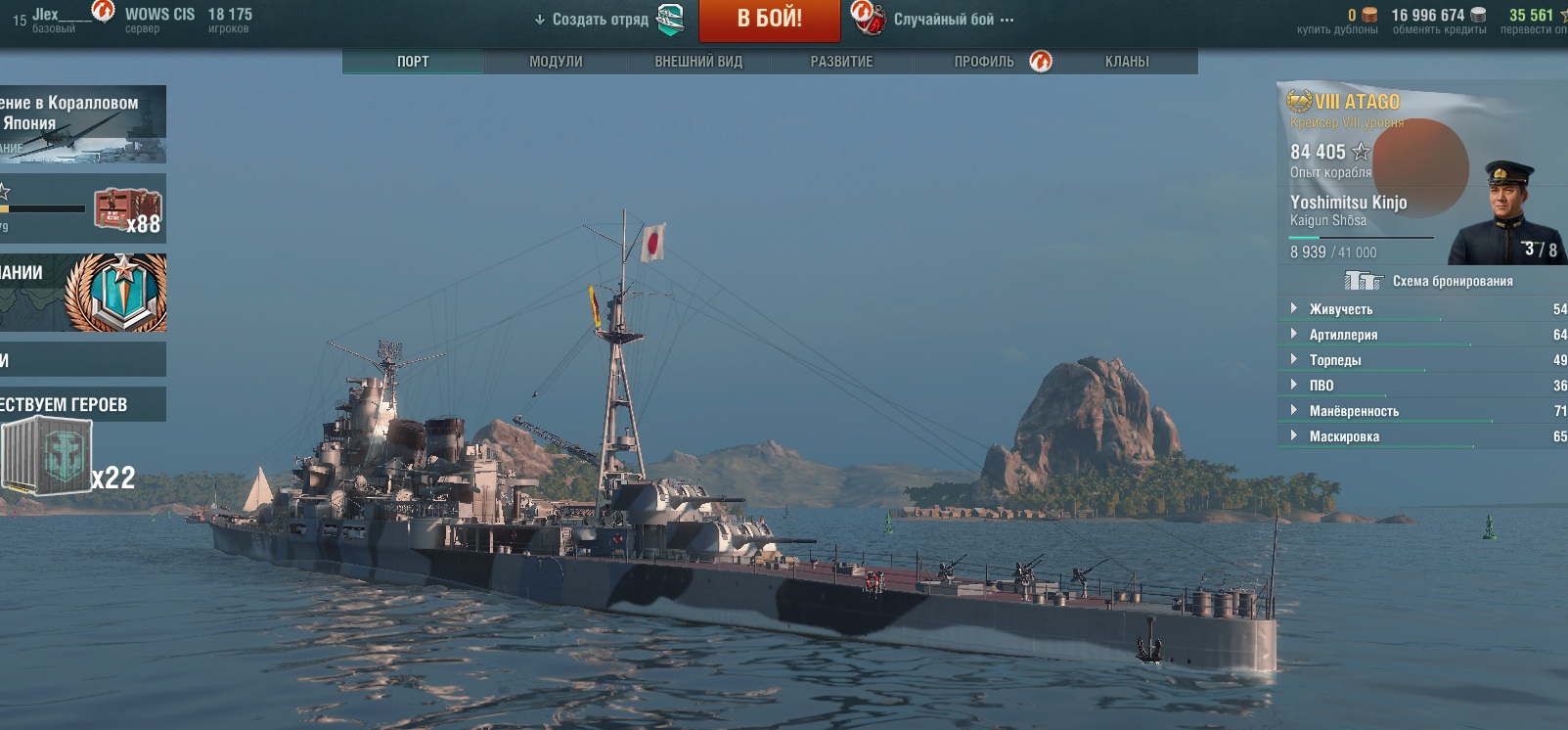Expand the Артиллерия parameters
This screenshot has width=1568, height=730.
coord(1343,335)
